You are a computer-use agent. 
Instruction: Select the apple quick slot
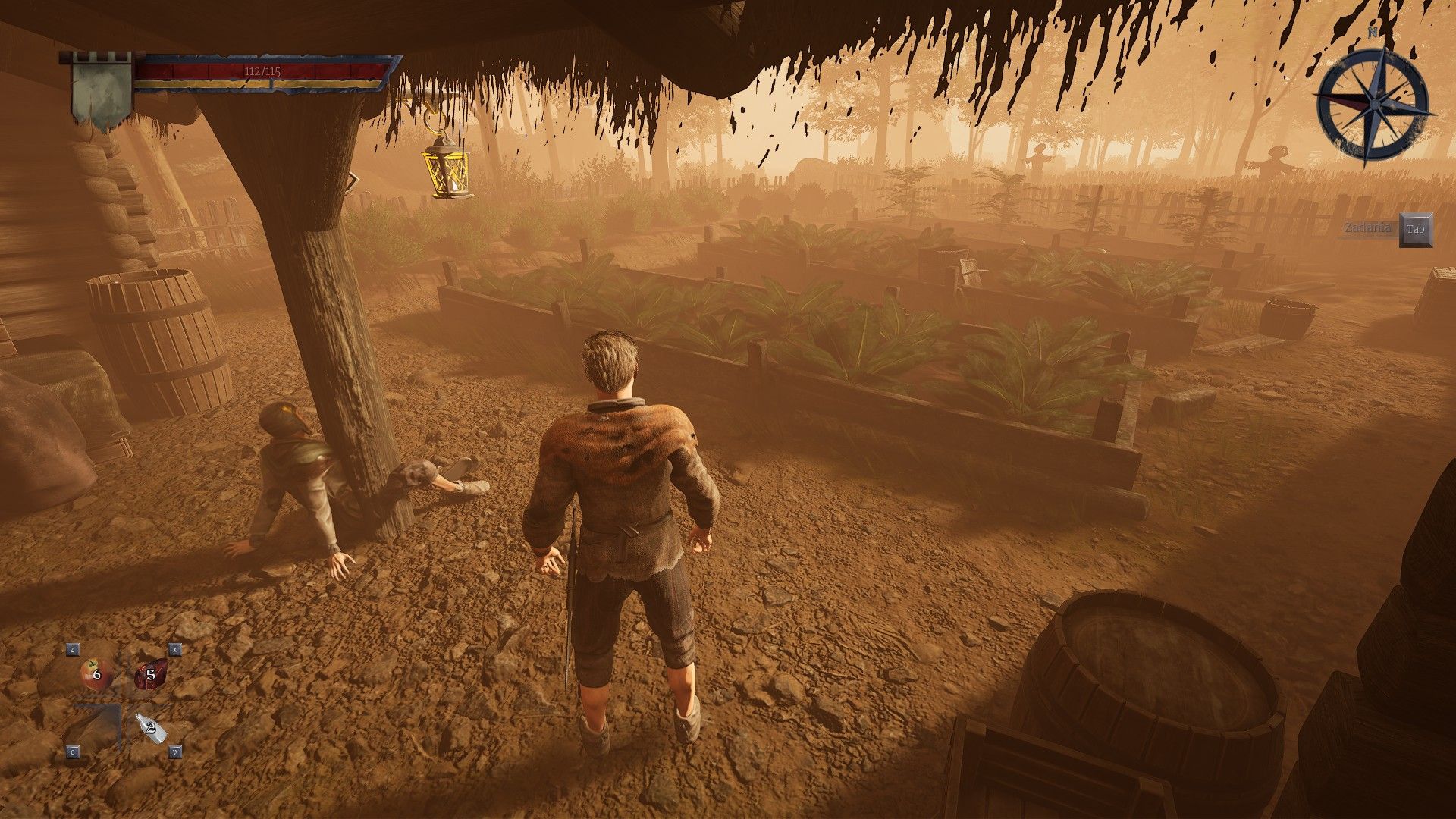coord(96,673)
